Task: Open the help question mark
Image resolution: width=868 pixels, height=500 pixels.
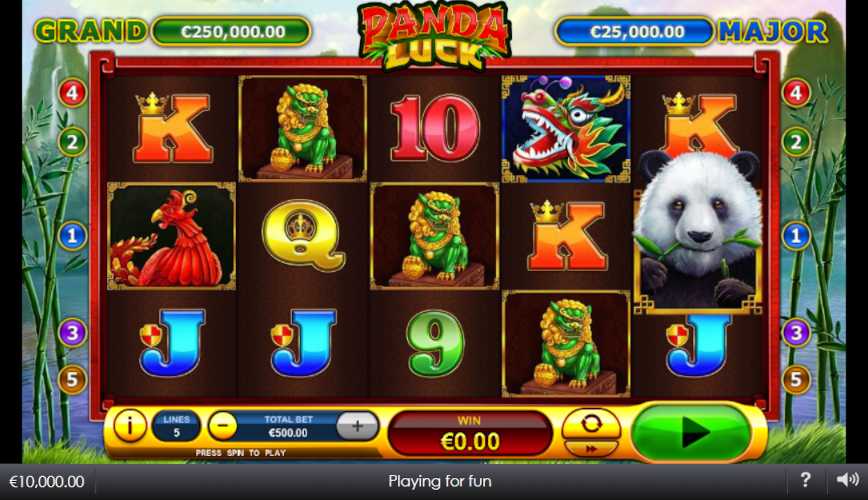Action: (805, 480)
